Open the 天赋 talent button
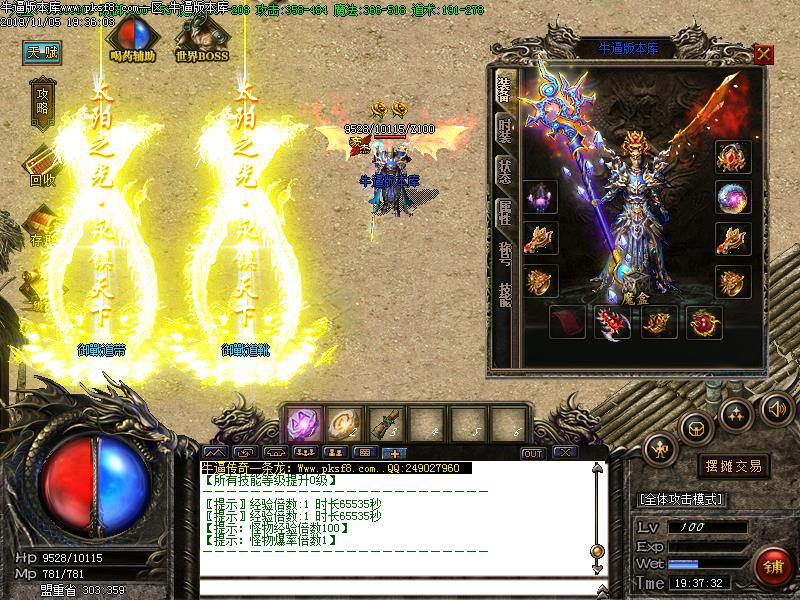800x600 pixels. click(43, 53)
